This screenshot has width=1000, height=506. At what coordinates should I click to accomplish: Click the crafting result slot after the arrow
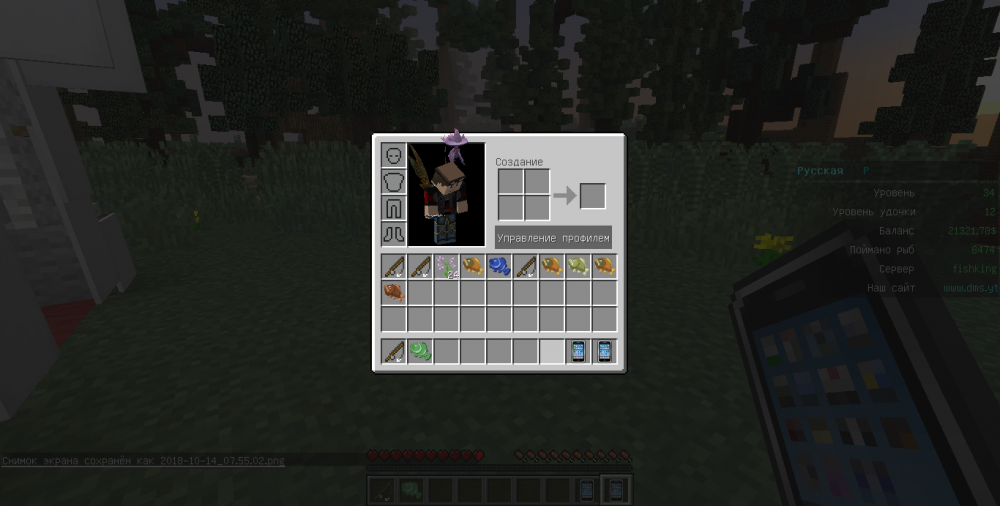(x=592, y=196)
